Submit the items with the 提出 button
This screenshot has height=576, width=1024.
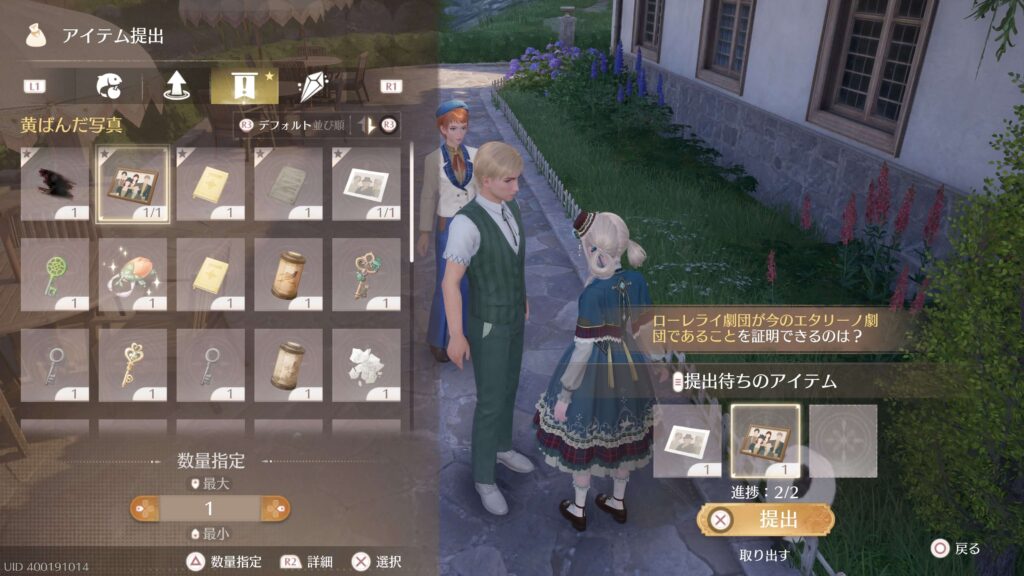click(766, 519)
